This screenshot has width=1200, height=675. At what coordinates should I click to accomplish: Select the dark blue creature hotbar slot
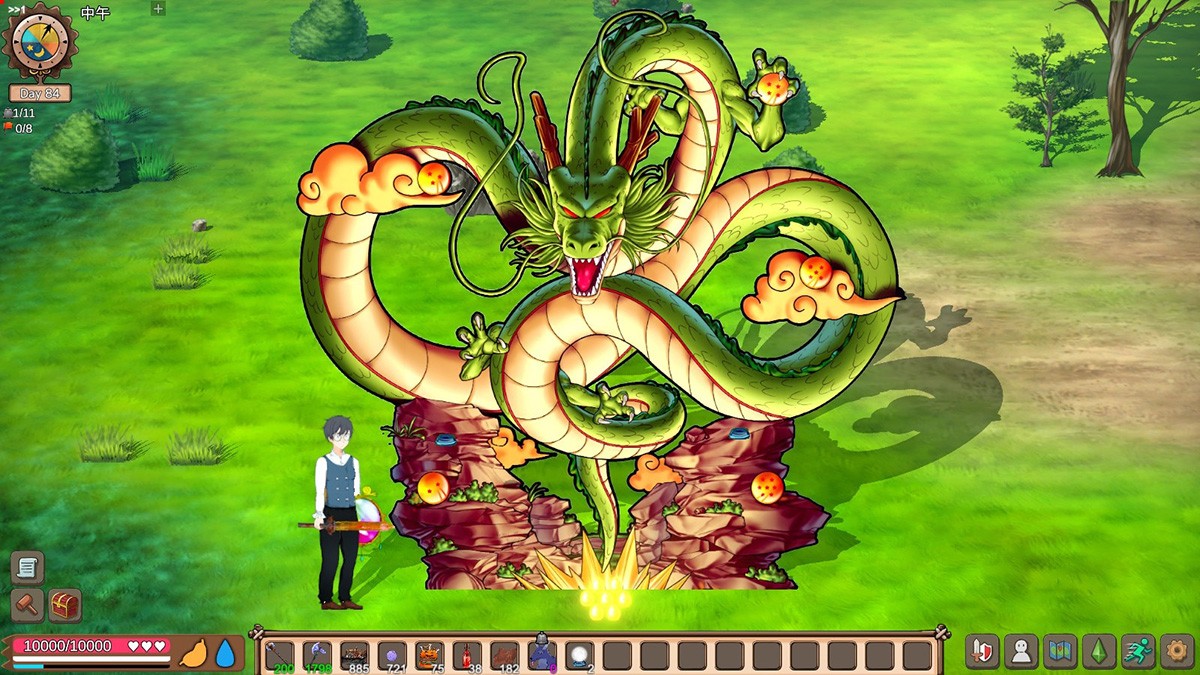[542, 655]
